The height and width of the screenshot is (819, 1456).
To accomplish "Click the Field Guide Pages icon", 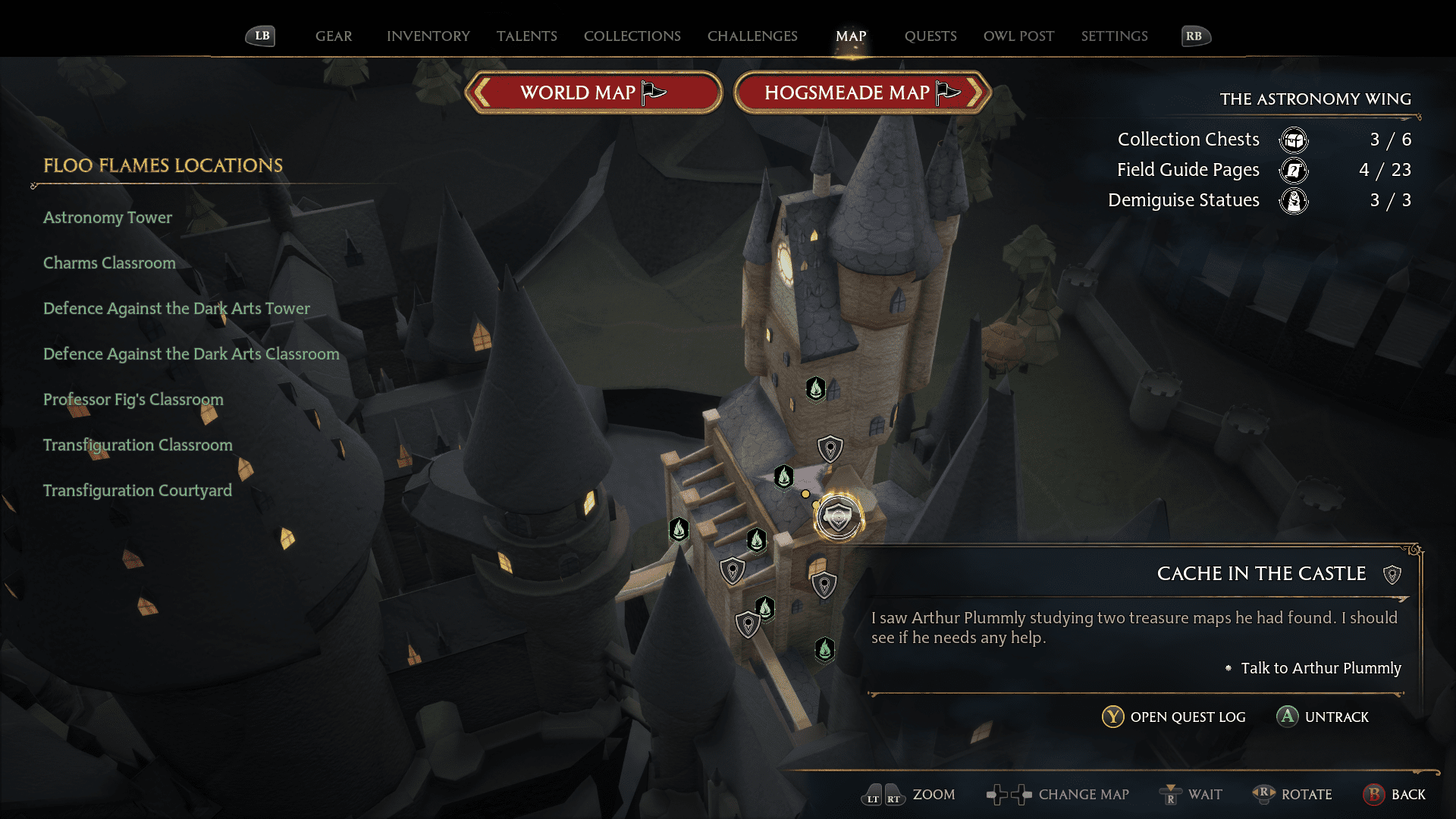I will coord(1294,171).
